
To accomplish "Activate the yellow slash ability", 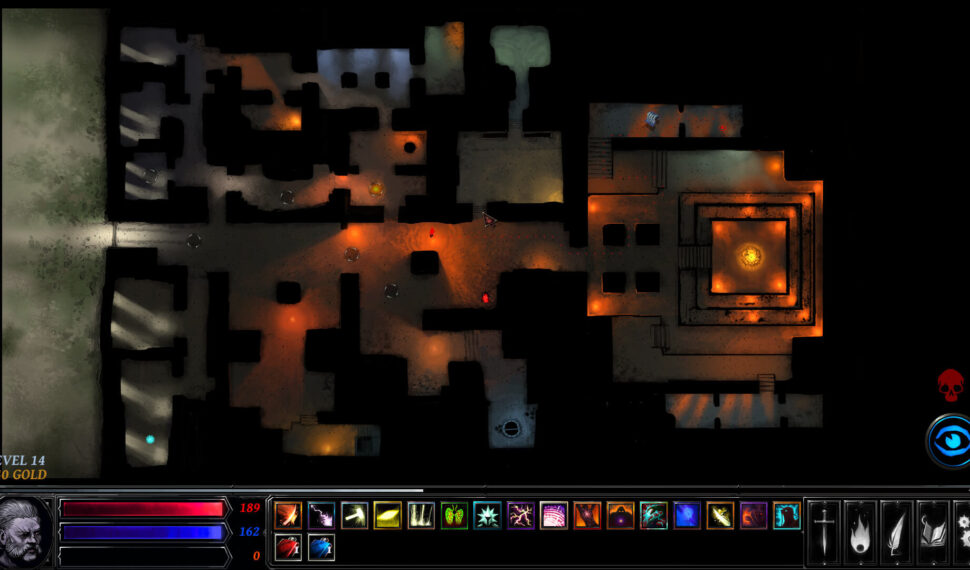I will [387, 515].
